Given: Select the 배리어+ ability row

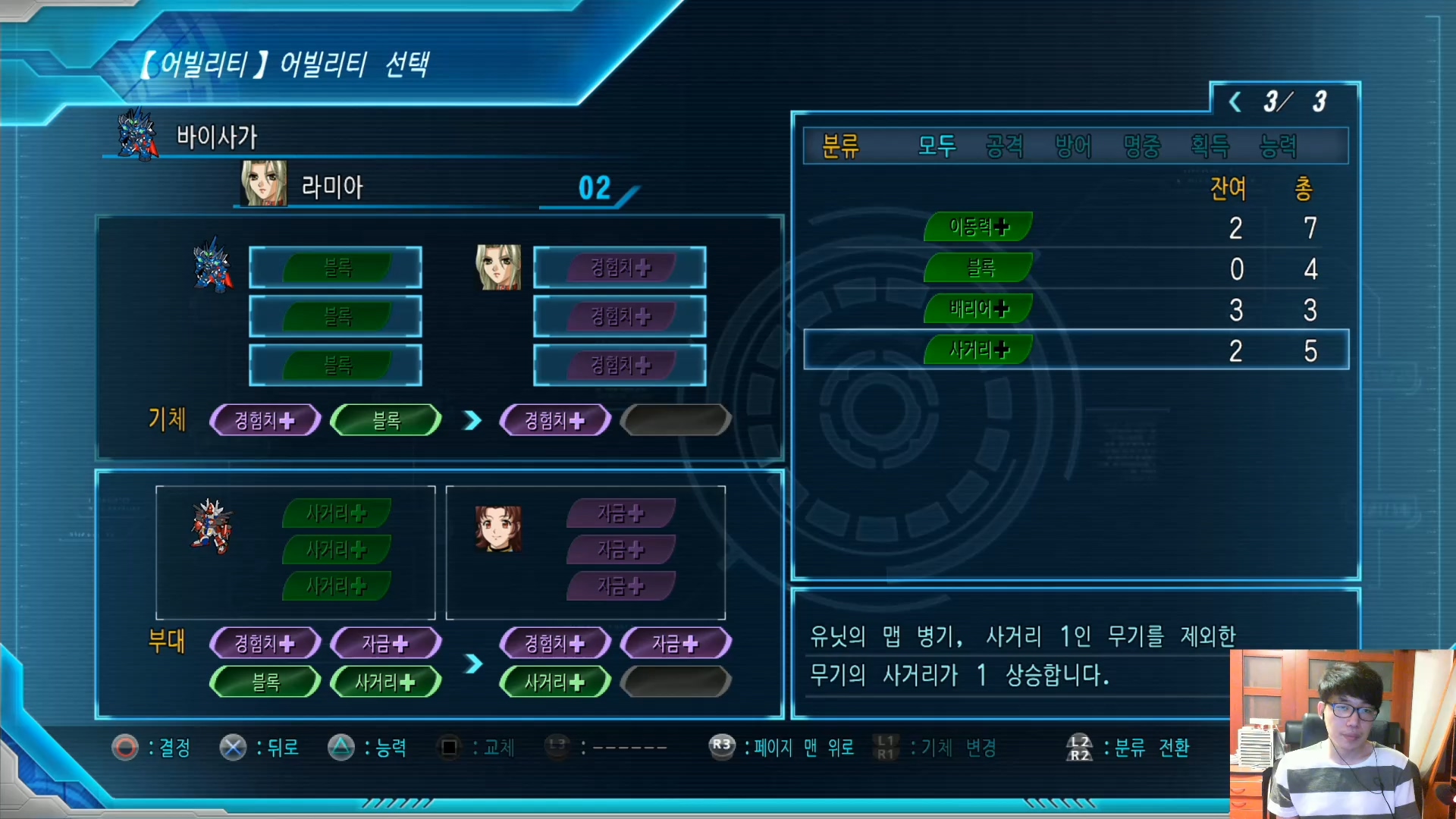Looking at the screenshot, I should click(x=978, y=309).
